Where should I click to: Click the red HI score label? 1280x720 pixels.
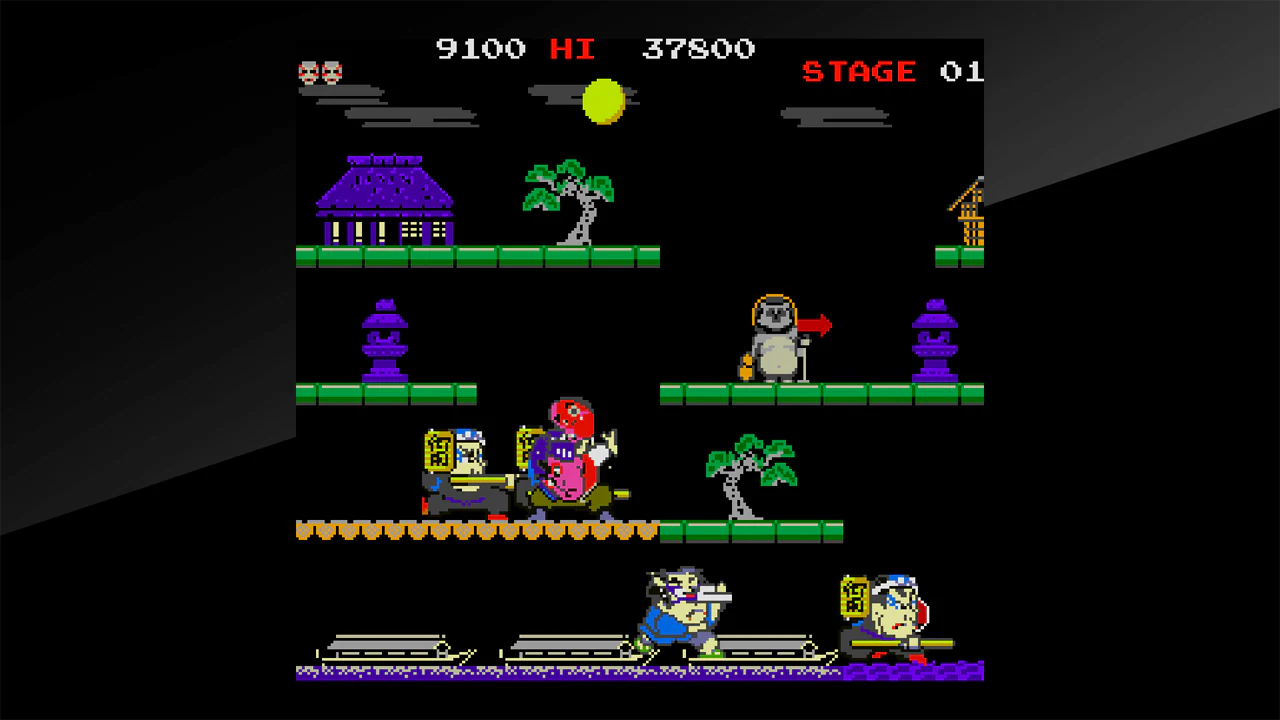click(572, 48)
